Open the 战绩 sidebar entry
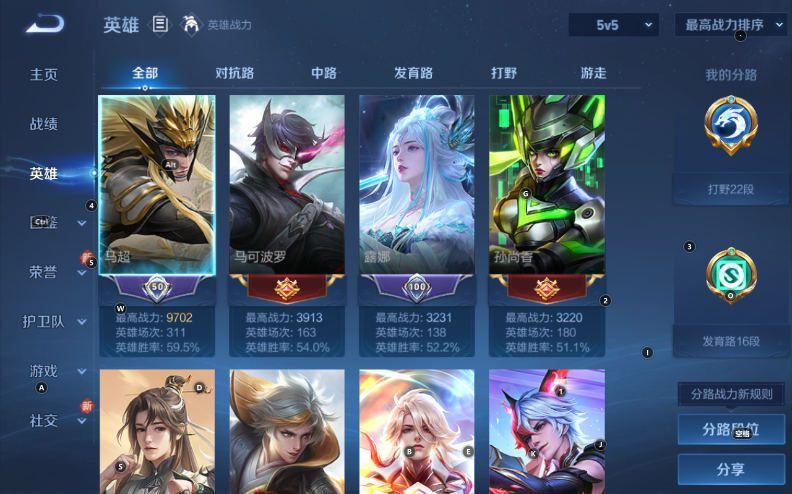Screen dimensions: 792x494 (44, 124)
